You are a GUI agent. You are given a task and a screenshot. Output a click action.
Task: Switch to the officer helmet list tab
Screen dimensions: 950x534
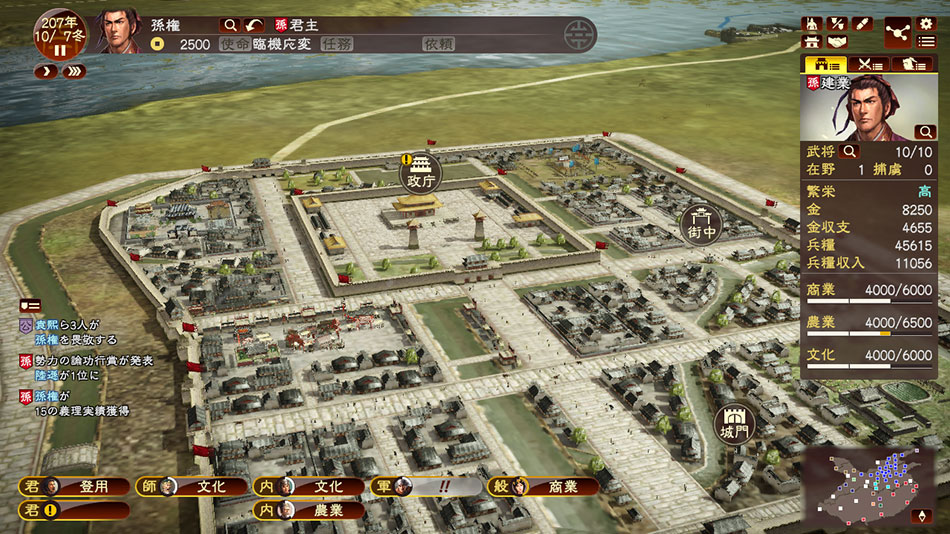pos(912,64)
